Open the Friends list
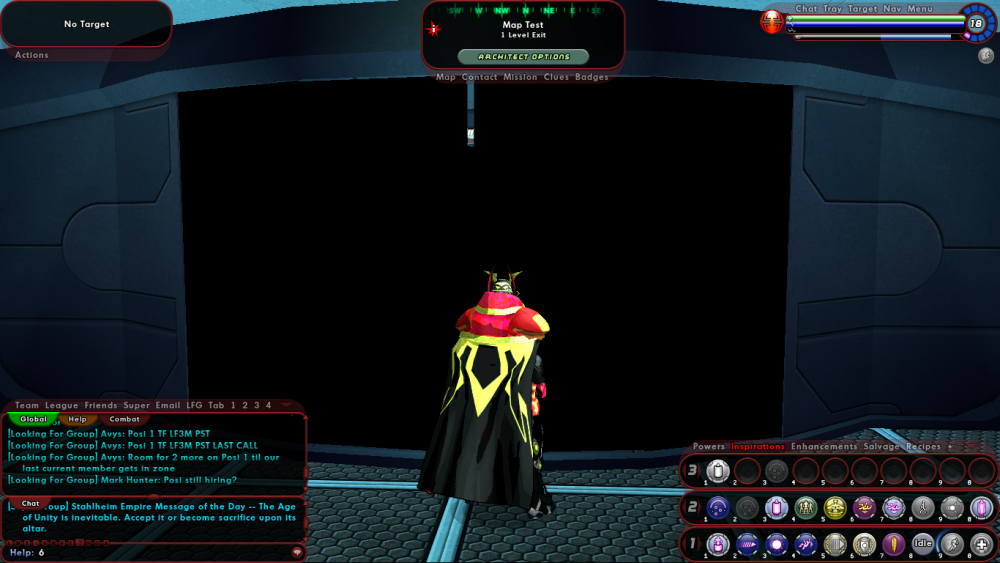This screenshot has width=1000, height=563. click(100, 405)
